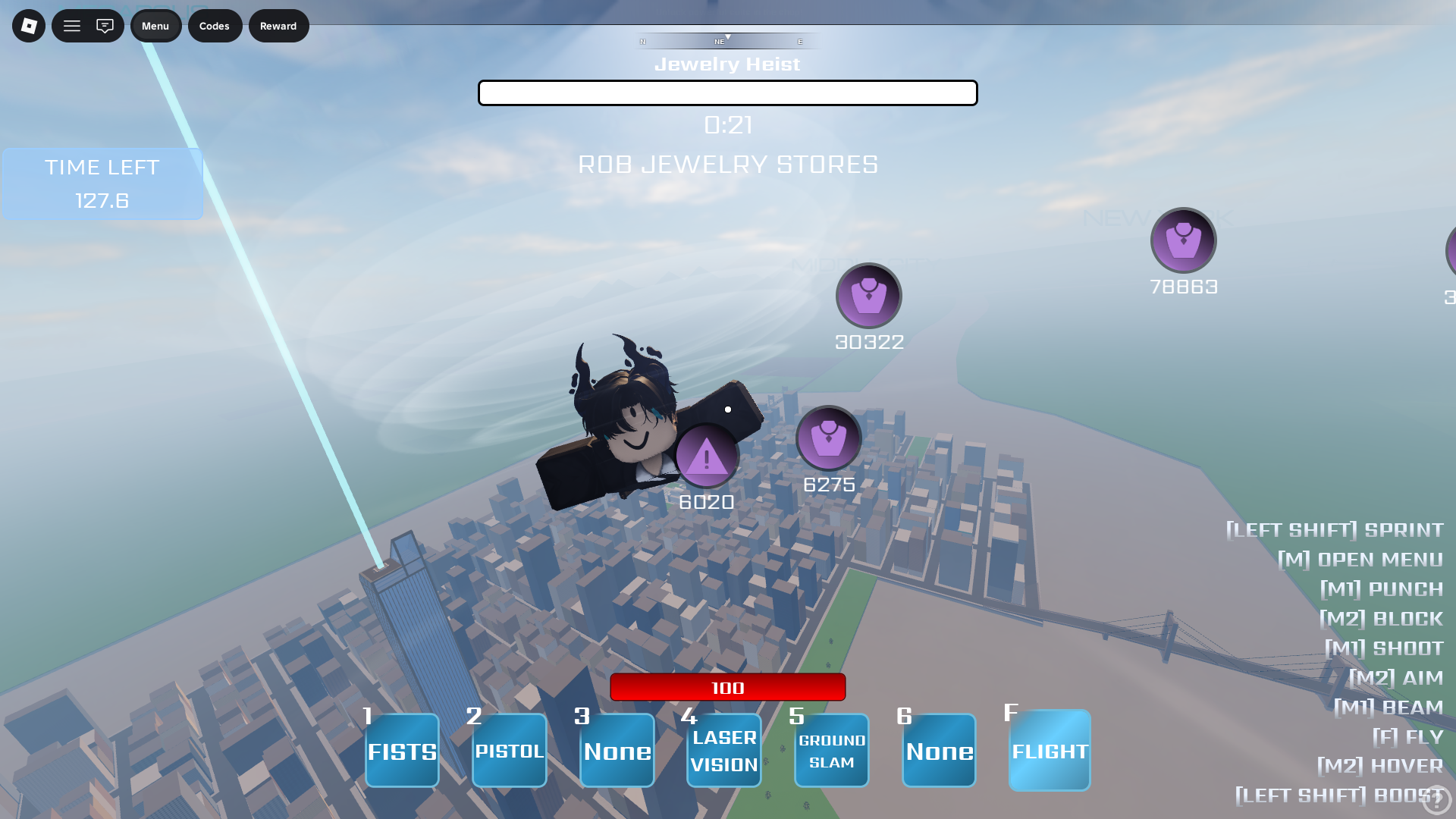Toggle FLIGHT ability with the F slot
1456x819 pixels.
[x=1050, y=750]
